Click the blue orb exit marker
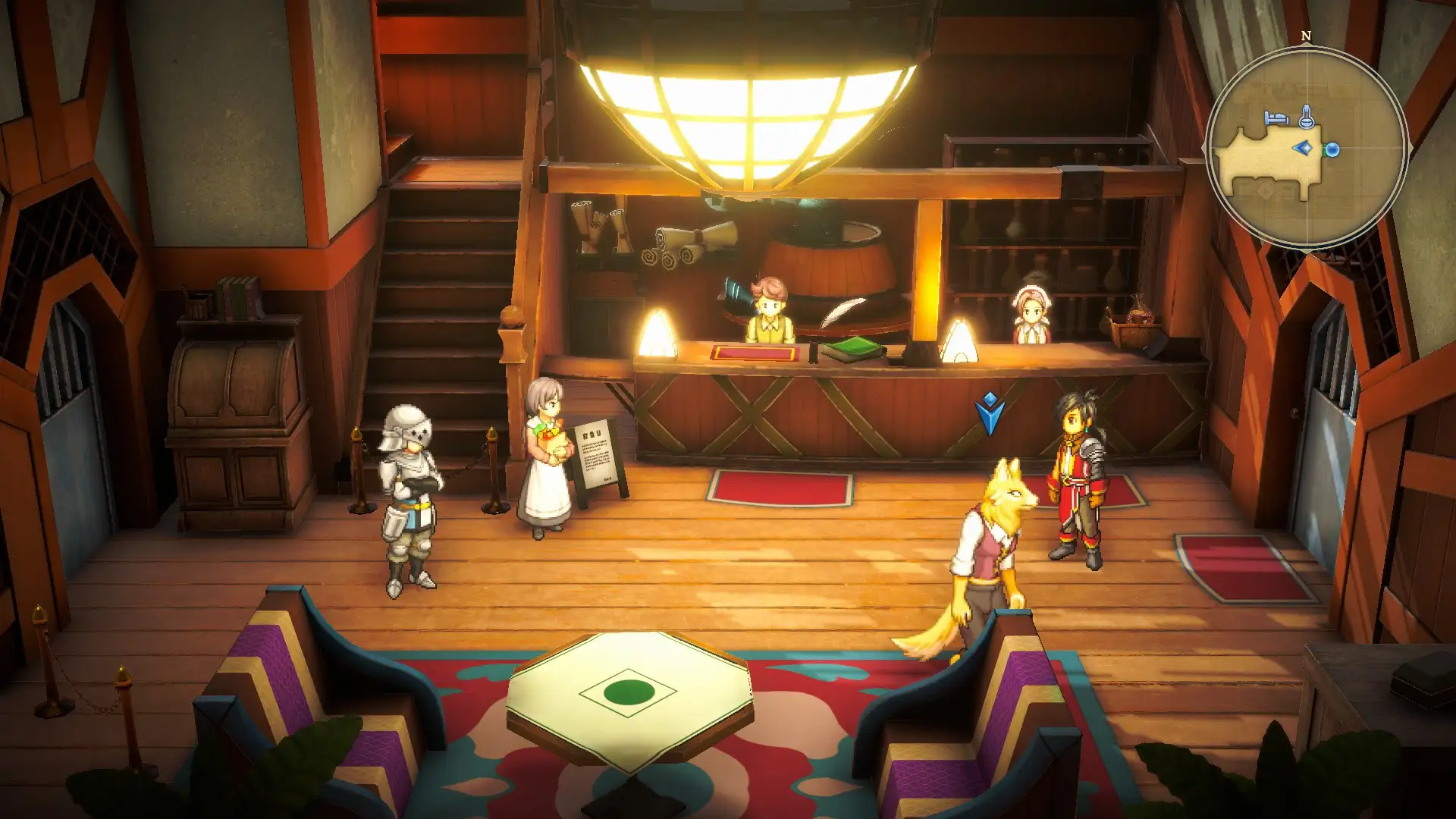The width and height of the screenshot is (1456, 819). pos(1332,150)
